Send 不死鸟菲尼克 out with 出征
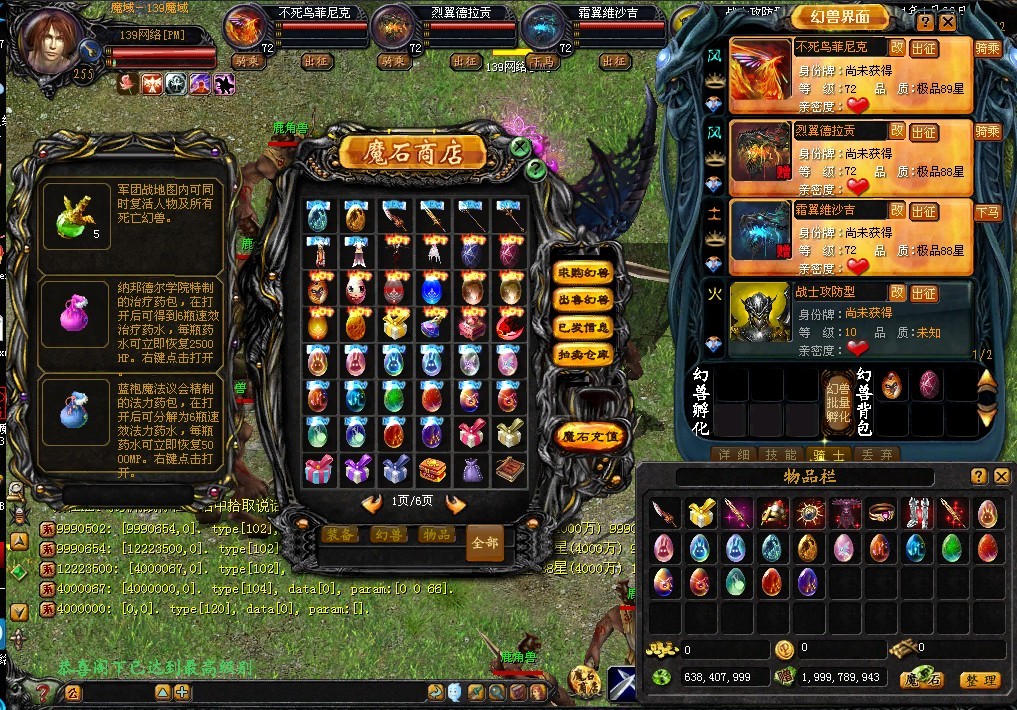This screenshot has height=710, width=1017. 924,47
